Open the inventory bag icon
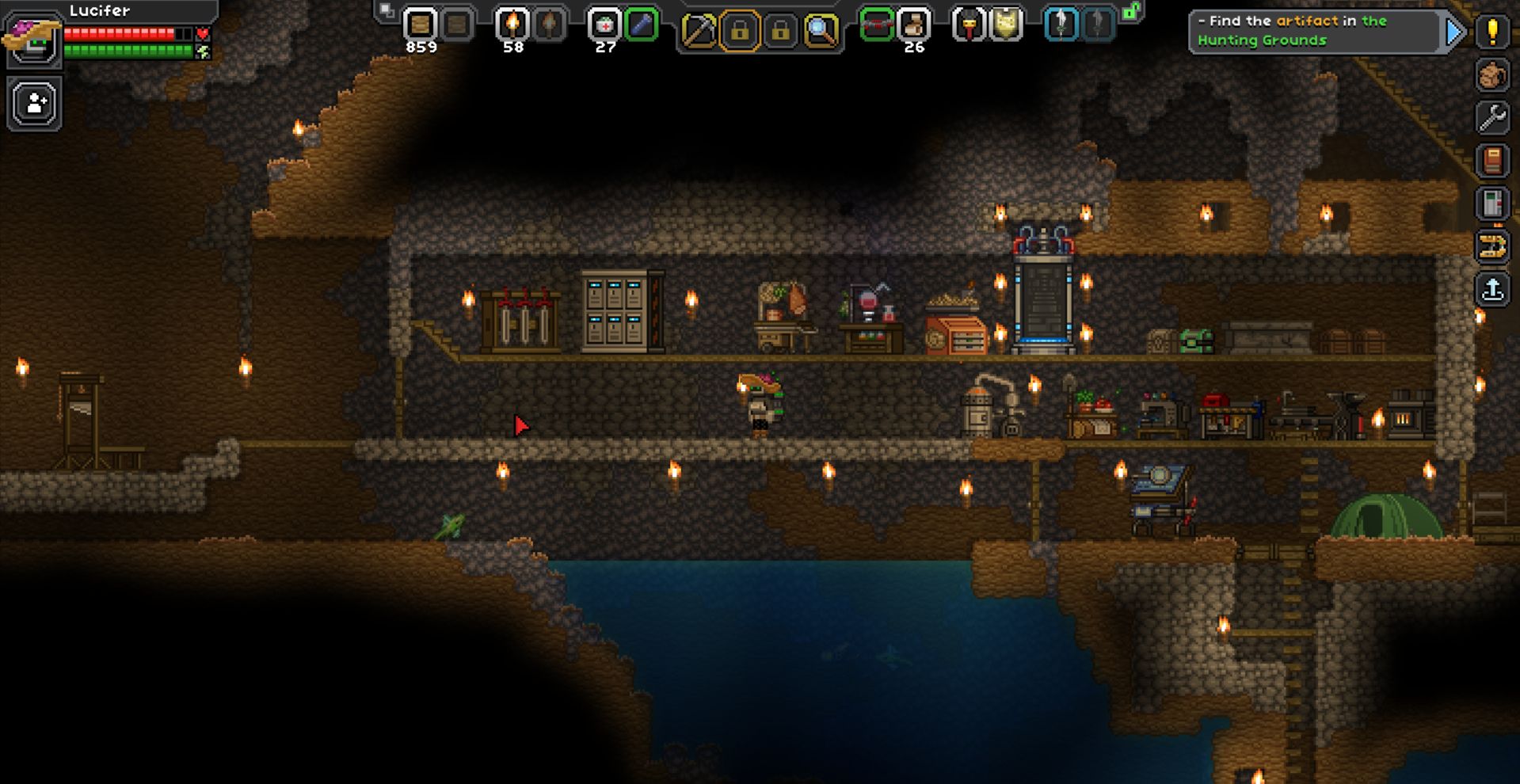Viewport: 1520px width, 784px height. pos(1493,75)
